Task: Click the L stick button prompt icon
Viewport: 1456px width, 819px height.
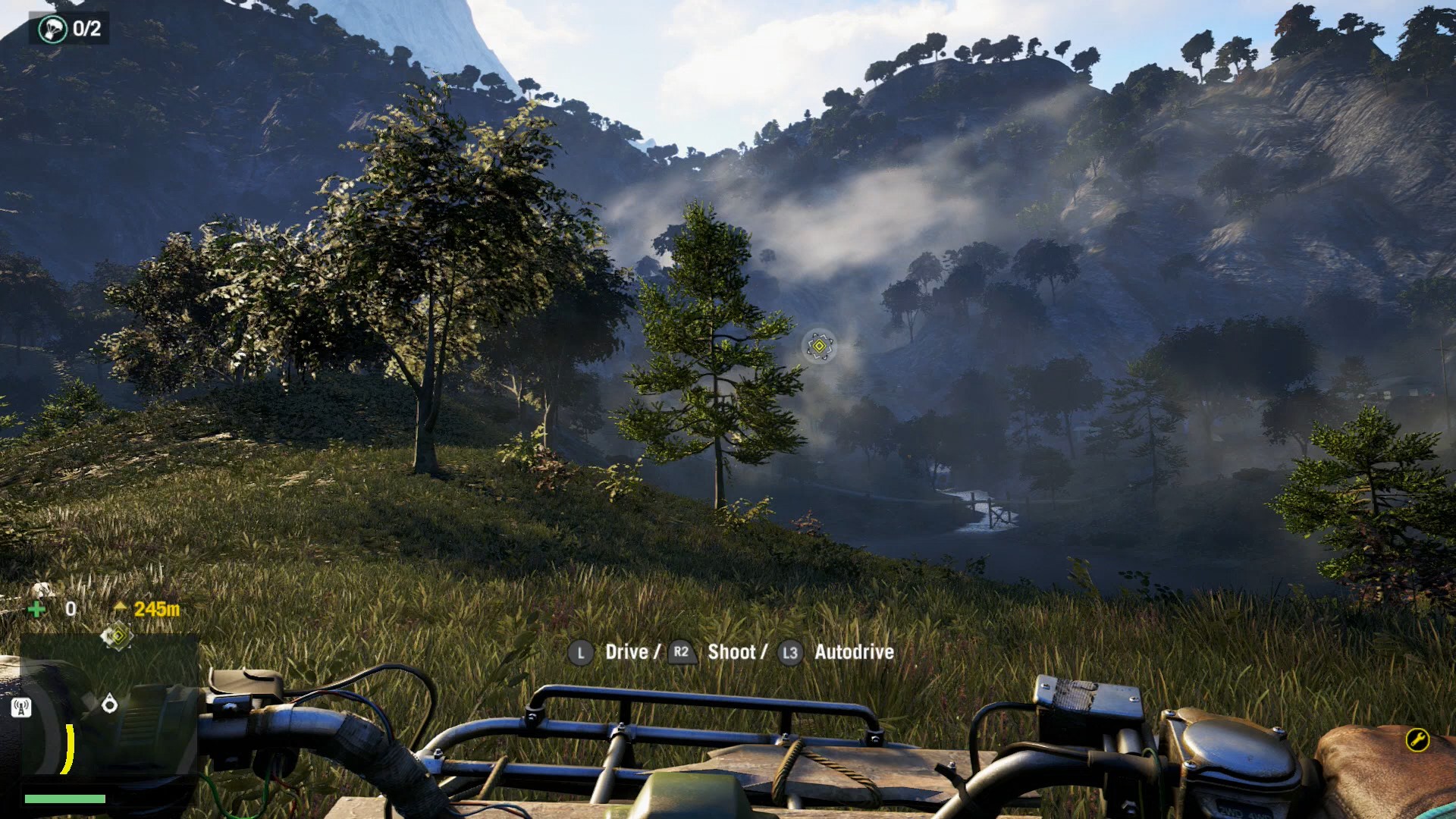Action: pyautogui.click(x=581, y=652)
